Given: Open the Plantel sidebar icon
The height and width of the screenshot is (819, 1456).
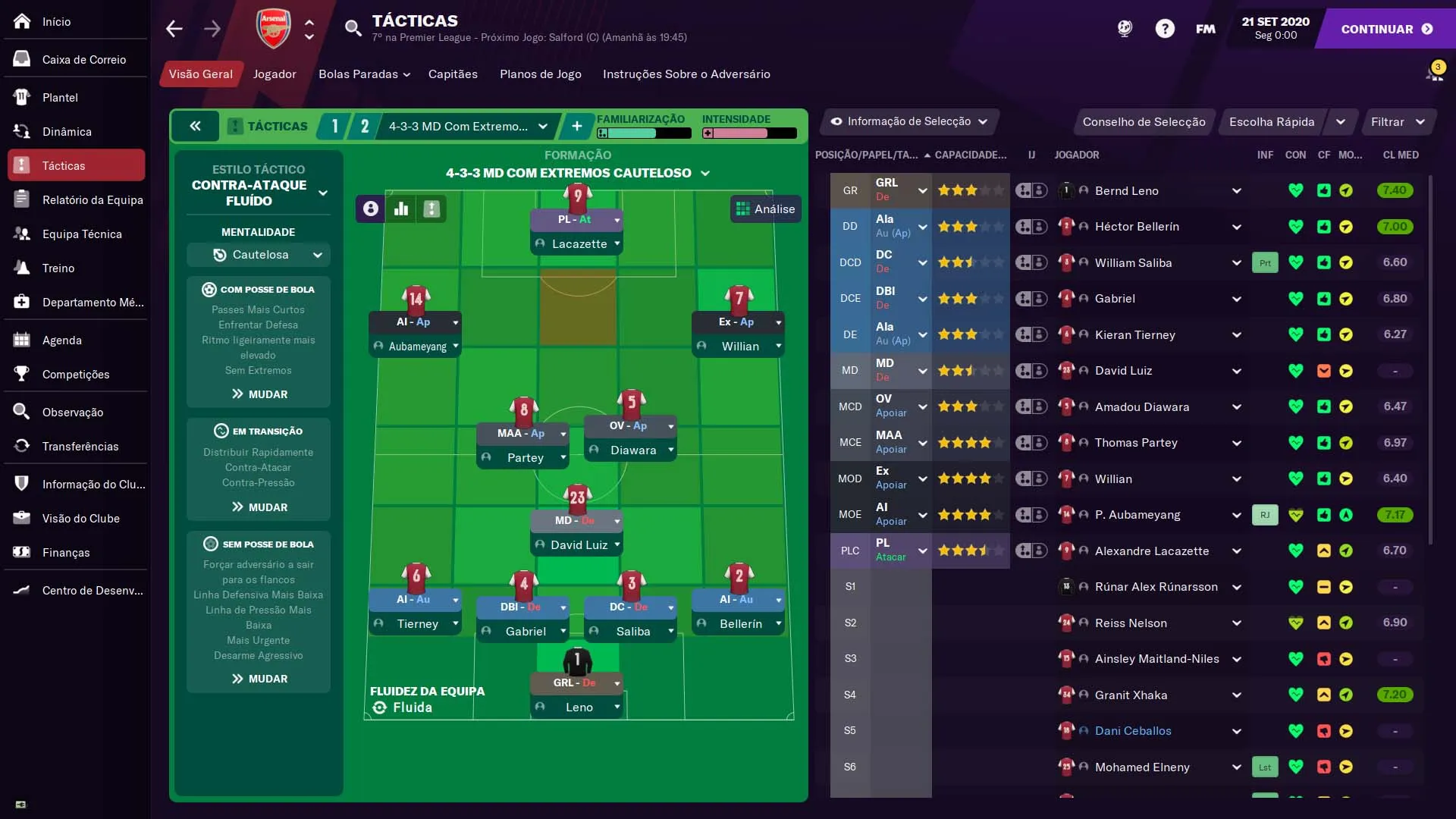Looking at the screenshot, I should point(20,97).
